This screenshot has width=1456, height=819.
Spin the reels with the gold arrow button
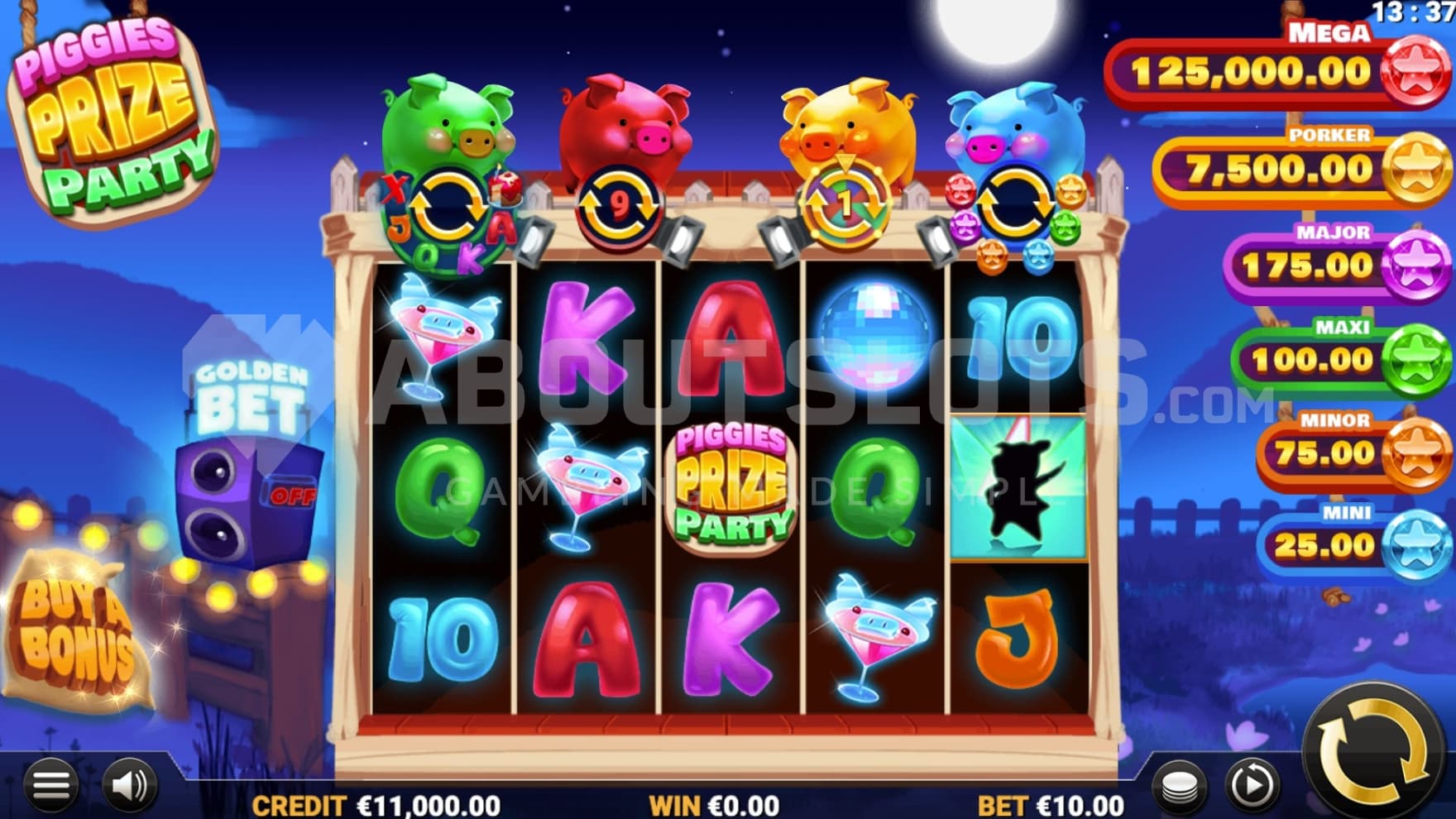(1372, 750)
